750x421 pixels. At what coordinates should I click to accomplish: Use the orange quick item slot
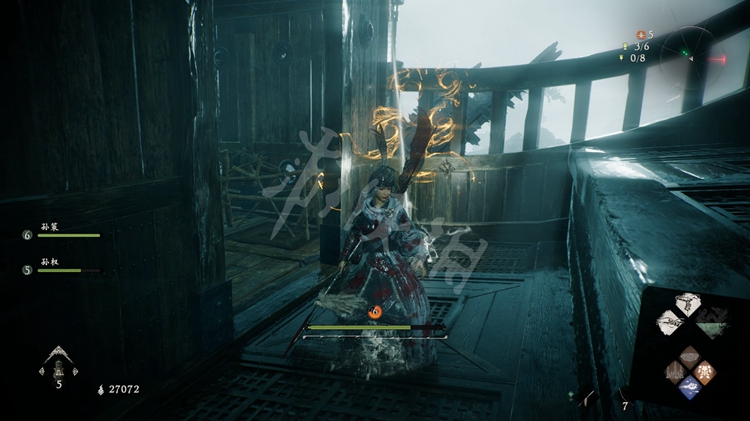[x=703, y=372]
